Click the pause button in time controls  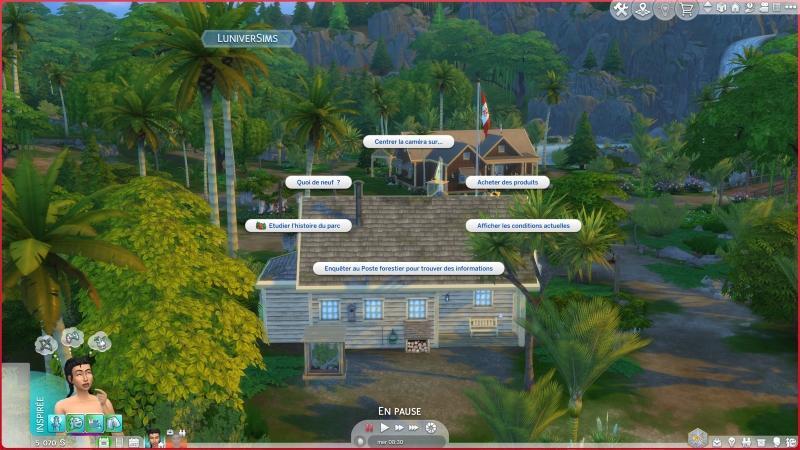pyautogui.click(x=367, y=428)
